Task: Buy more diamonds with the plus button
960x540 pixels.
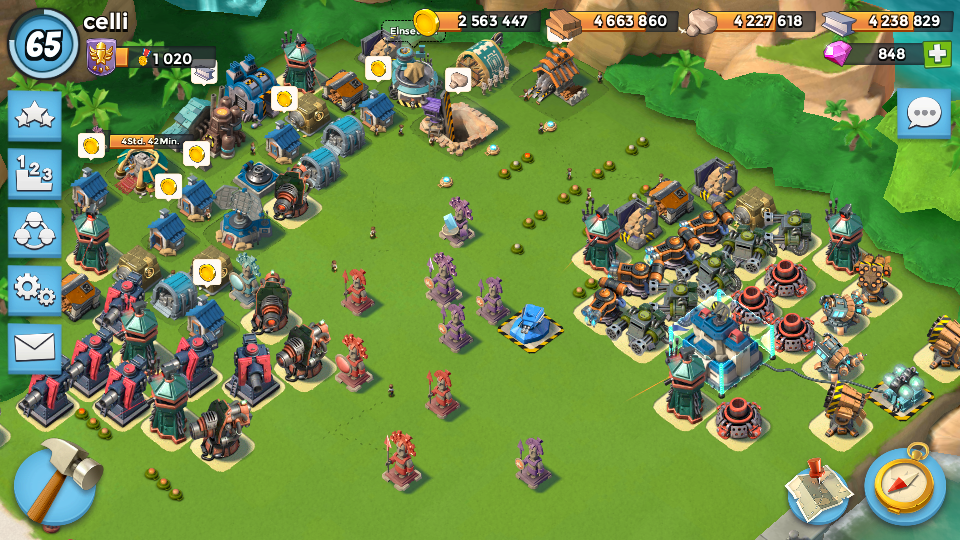Action: pos(938,54)
